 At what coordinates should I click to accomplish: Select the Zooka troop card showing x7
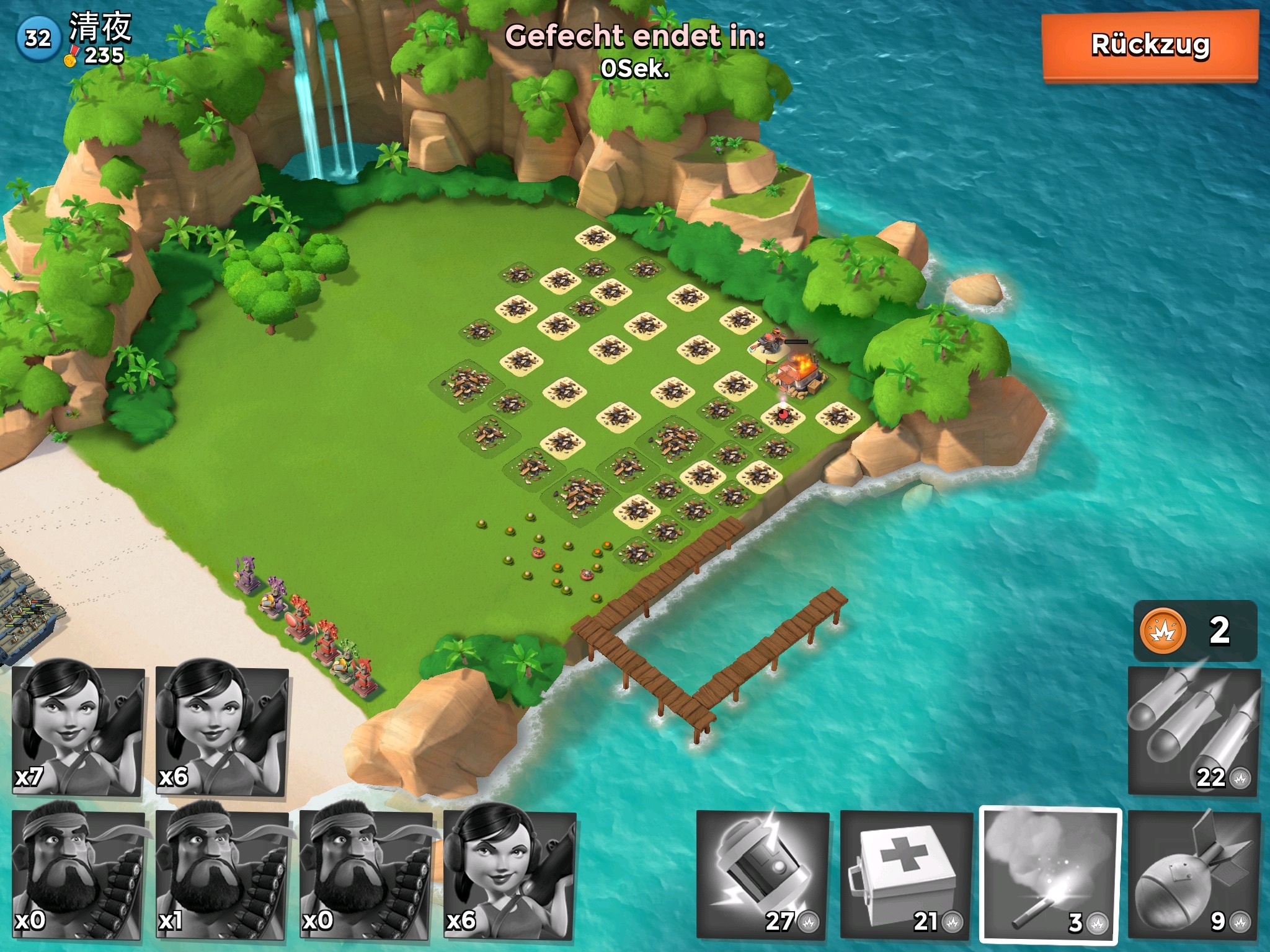78,731
